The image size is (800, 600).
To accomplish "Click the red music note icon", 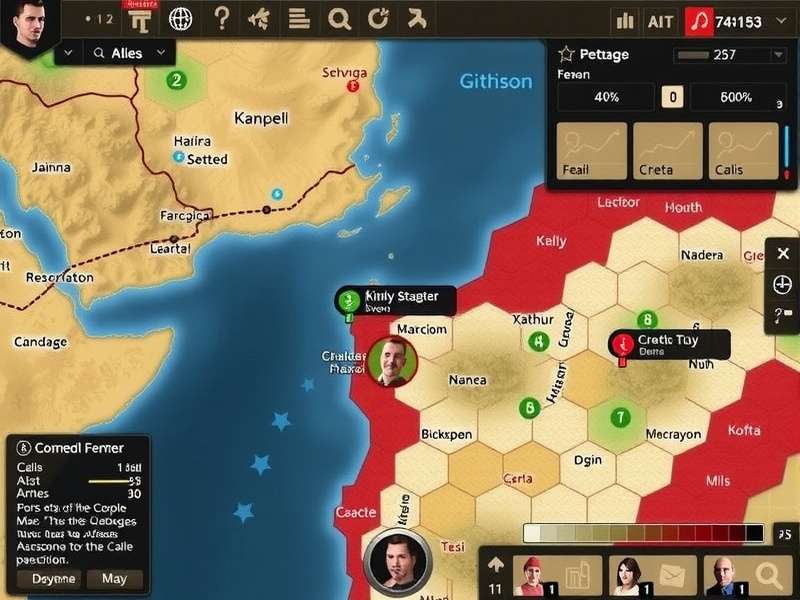I will 698,22.
